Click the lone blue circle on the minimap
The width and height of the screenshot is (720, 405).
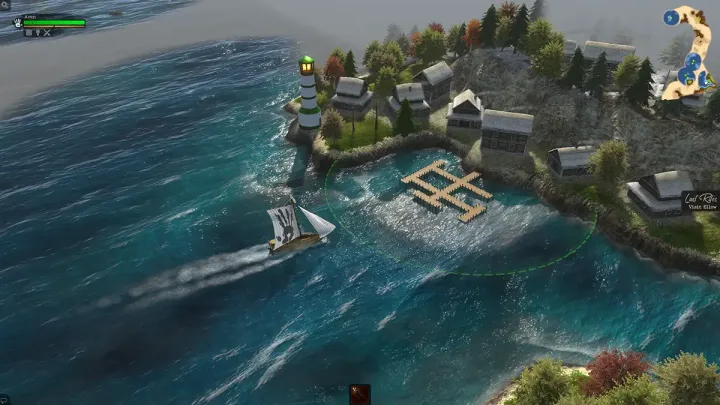coord(671,17)
